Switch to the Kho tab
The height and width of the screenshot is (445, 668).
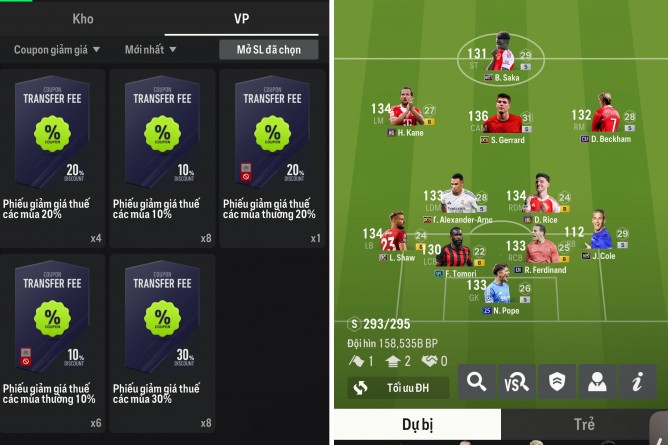click(x=83, y=19)
